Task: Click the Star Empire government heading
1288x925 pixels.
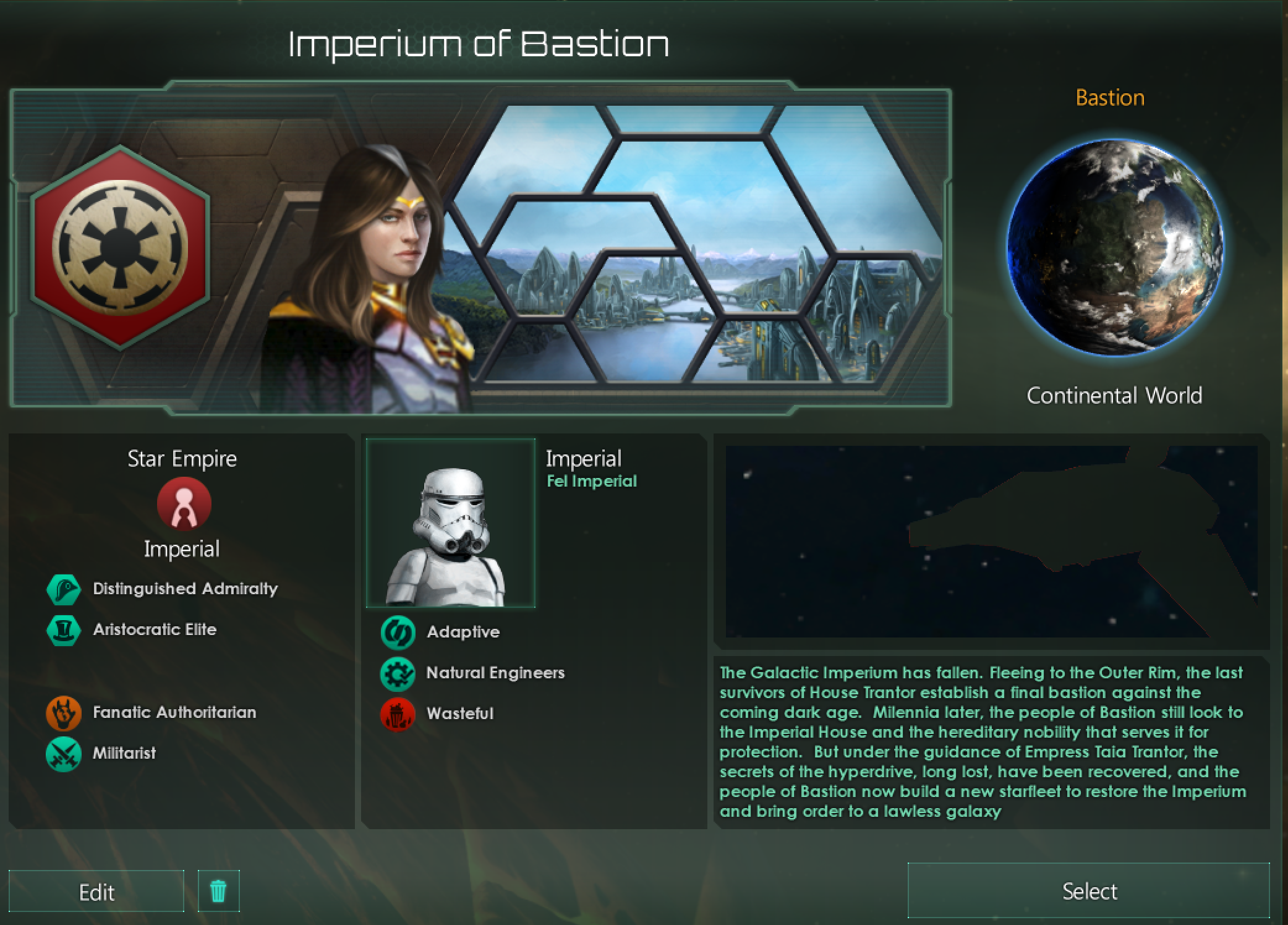Action: click(x=181, y=459)
